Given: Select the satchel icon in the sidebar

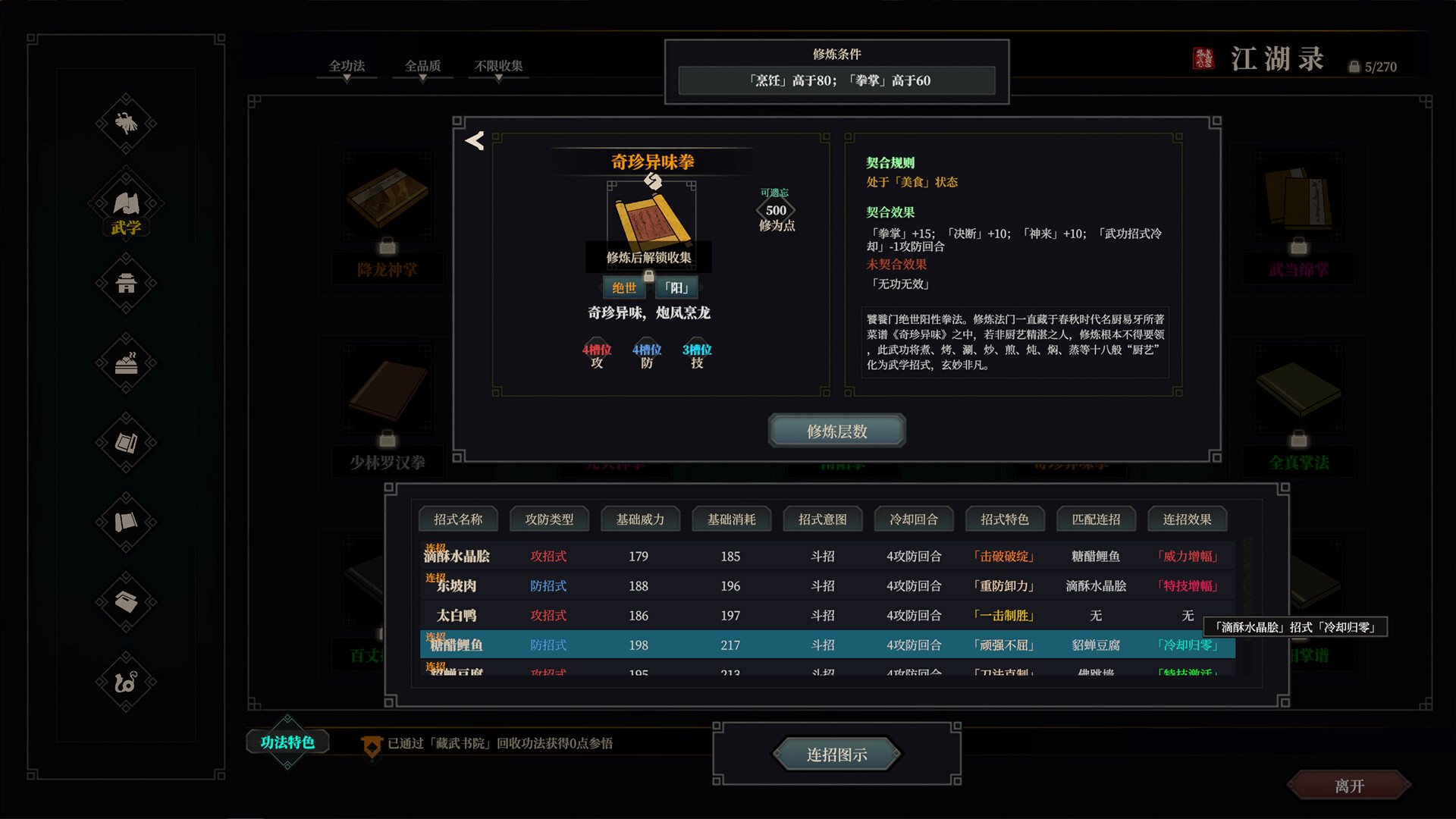Looking at the screenshot, I should pos(126,603).
